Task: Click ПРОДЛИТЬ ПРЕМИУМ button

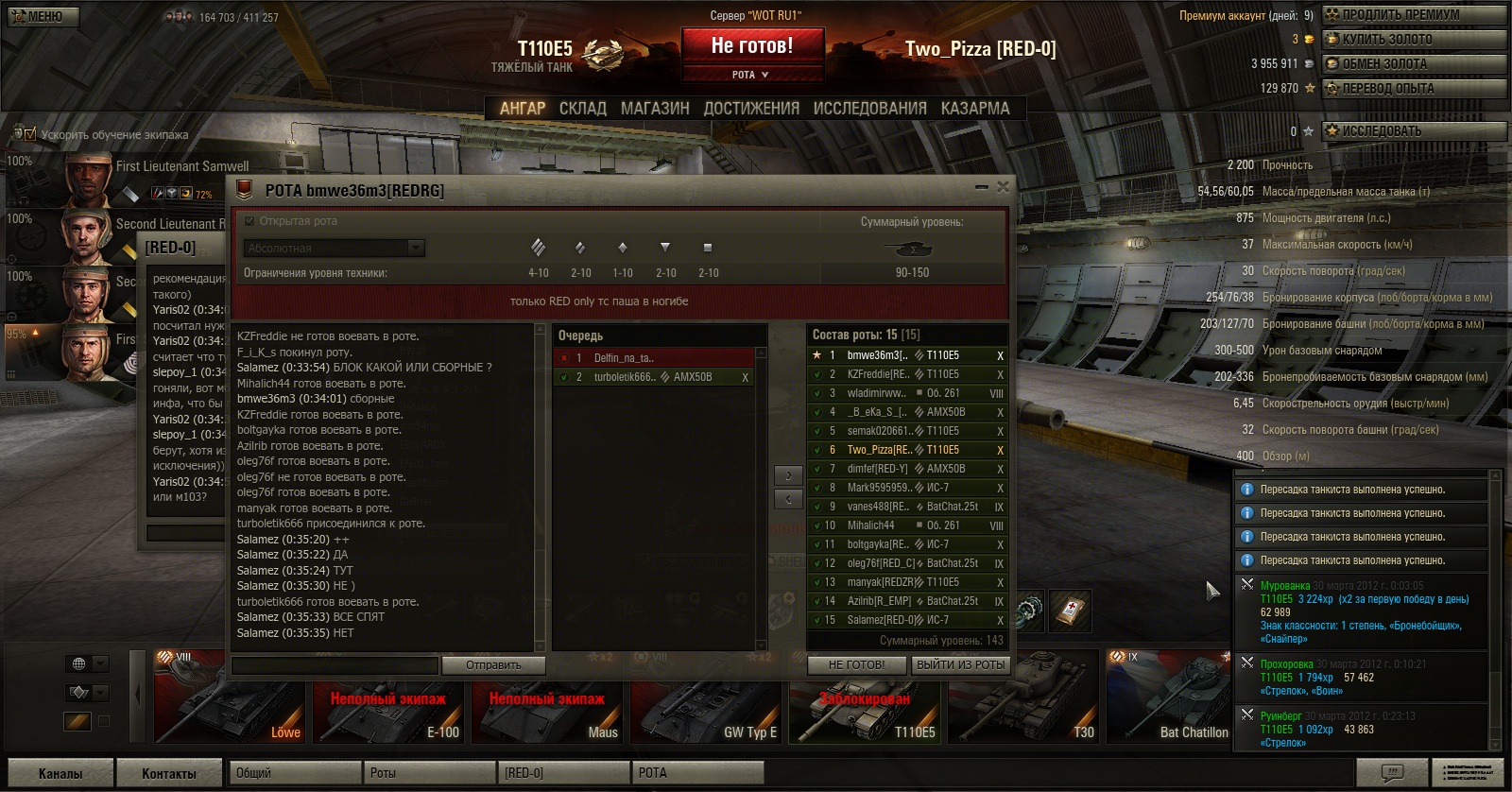Action: click(1413, 15)
